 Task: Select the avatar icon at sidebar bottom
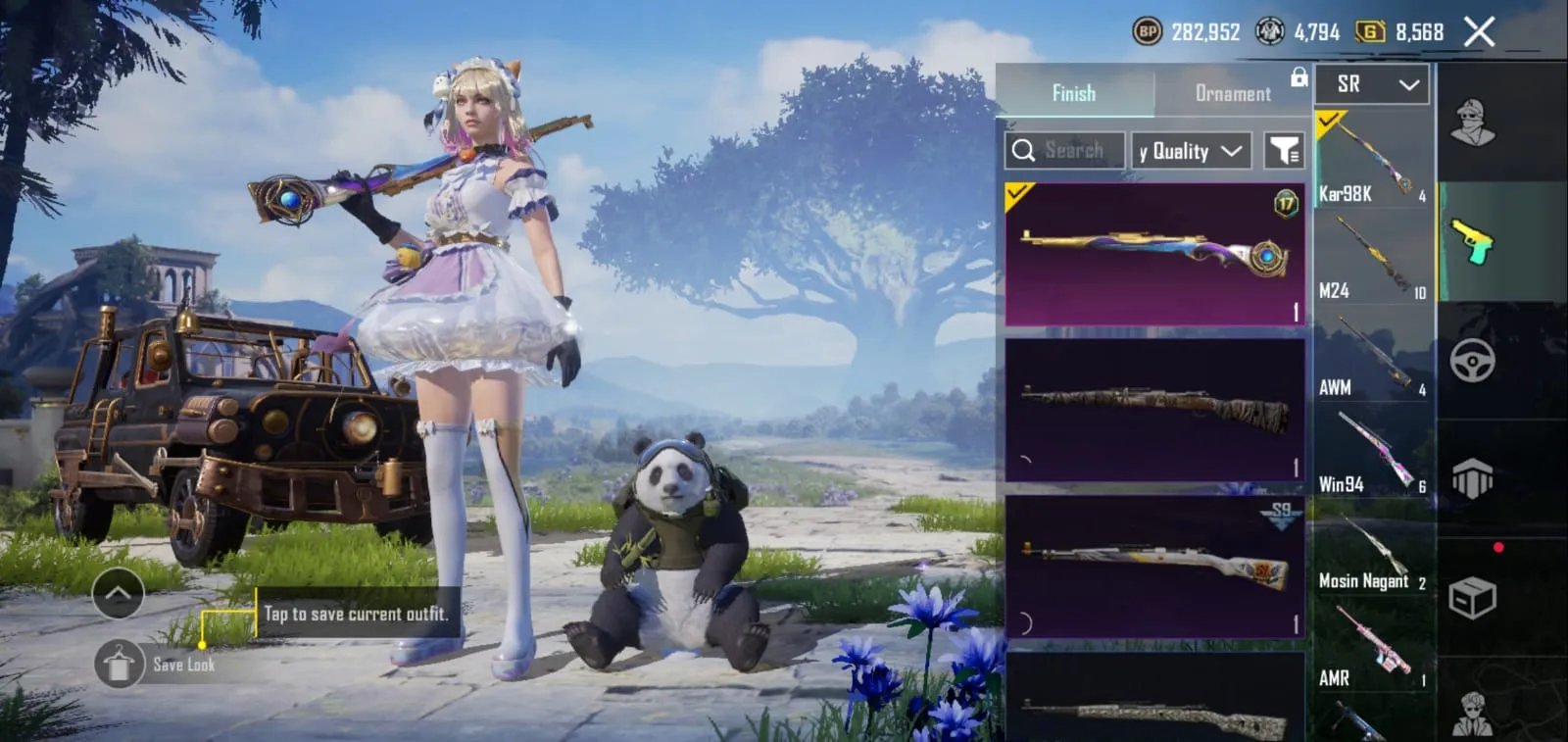(x=1473, y=712)
